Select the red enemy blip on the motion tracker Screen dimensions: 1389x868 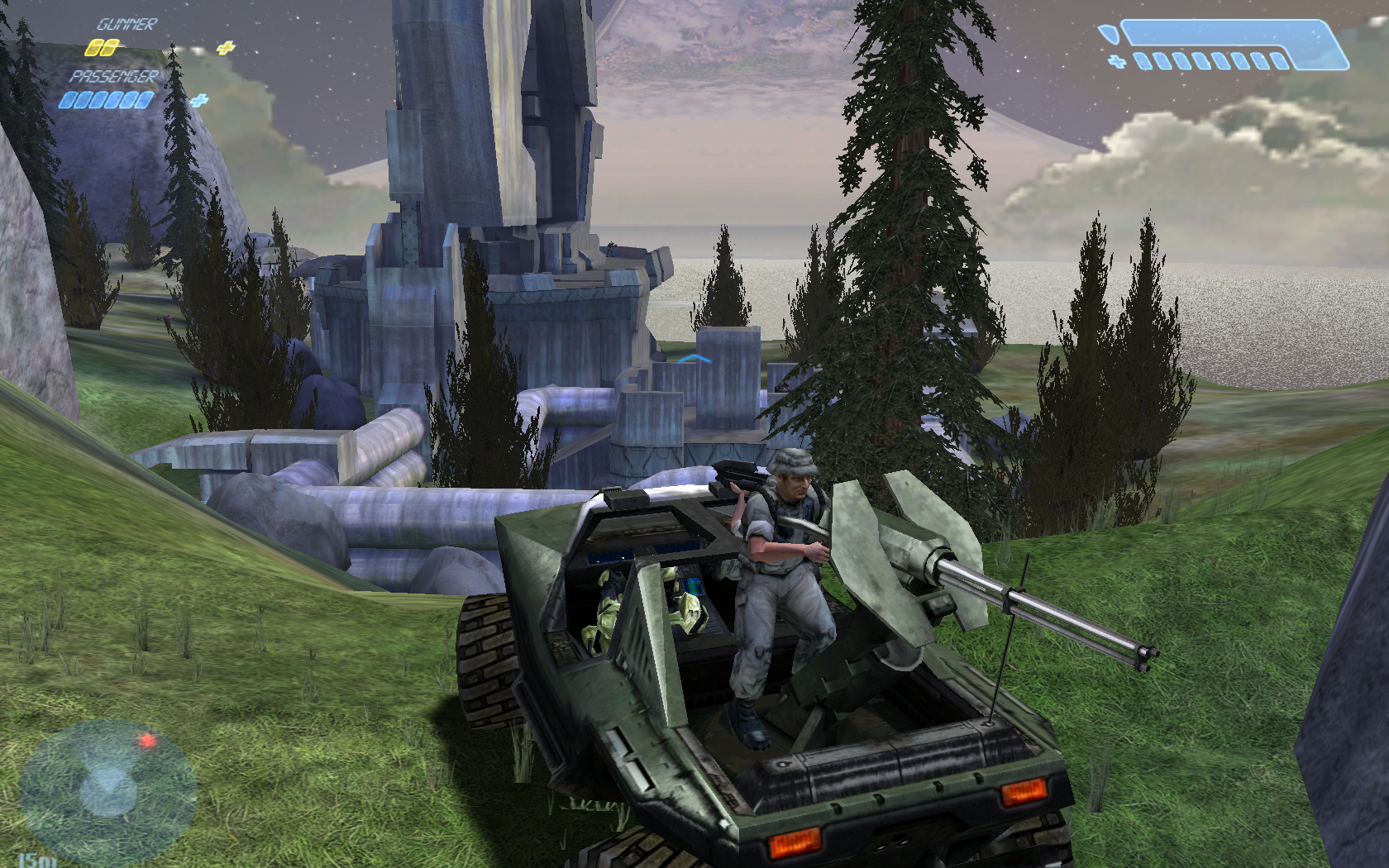coord(148,740)
